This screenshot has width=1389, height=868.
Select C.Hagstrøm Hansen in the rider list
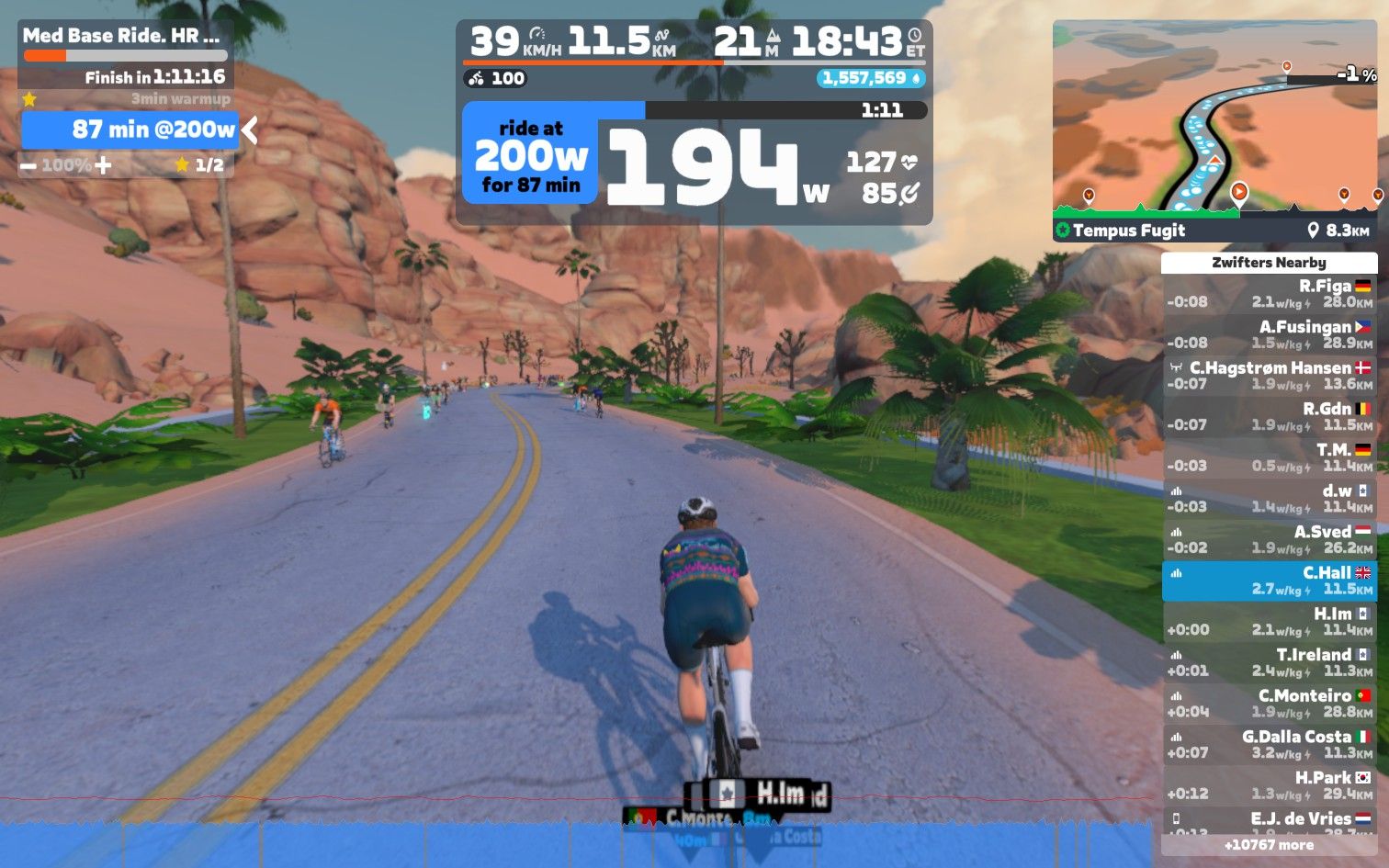pos(1269,376)
